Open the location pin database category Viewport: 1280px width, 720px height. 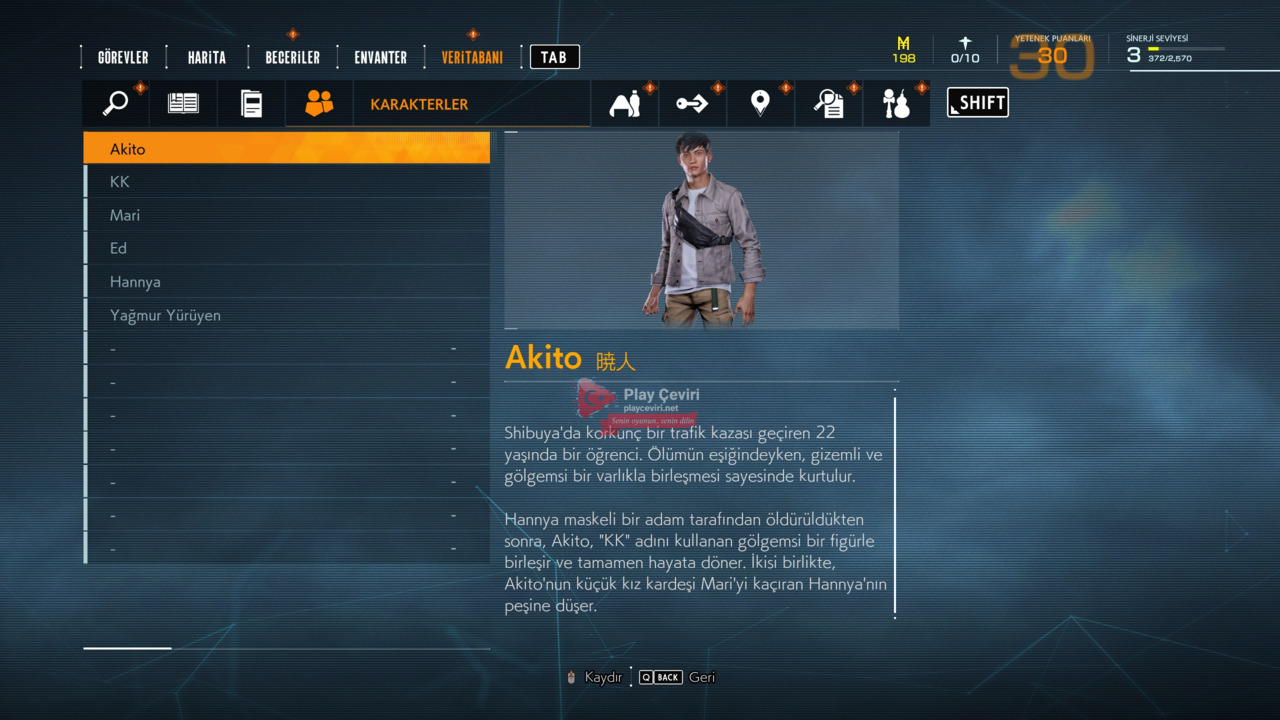tap(760, 103)
